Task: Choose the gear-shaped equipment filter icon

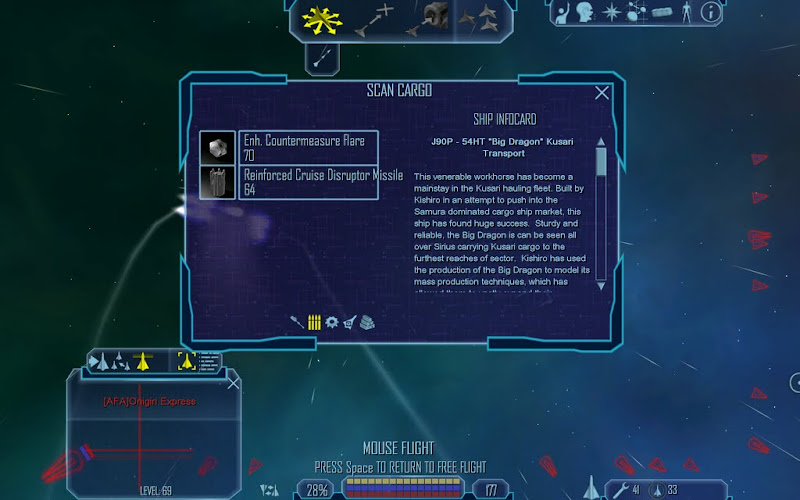Action: coord(331,322)
